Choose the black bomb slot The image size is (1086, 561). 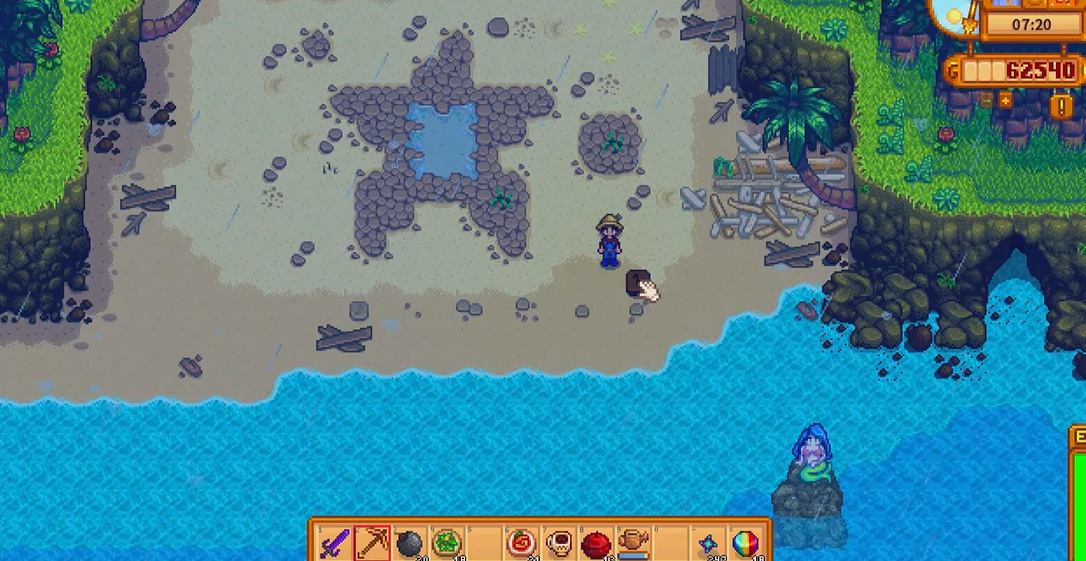[x=409, y=544]
